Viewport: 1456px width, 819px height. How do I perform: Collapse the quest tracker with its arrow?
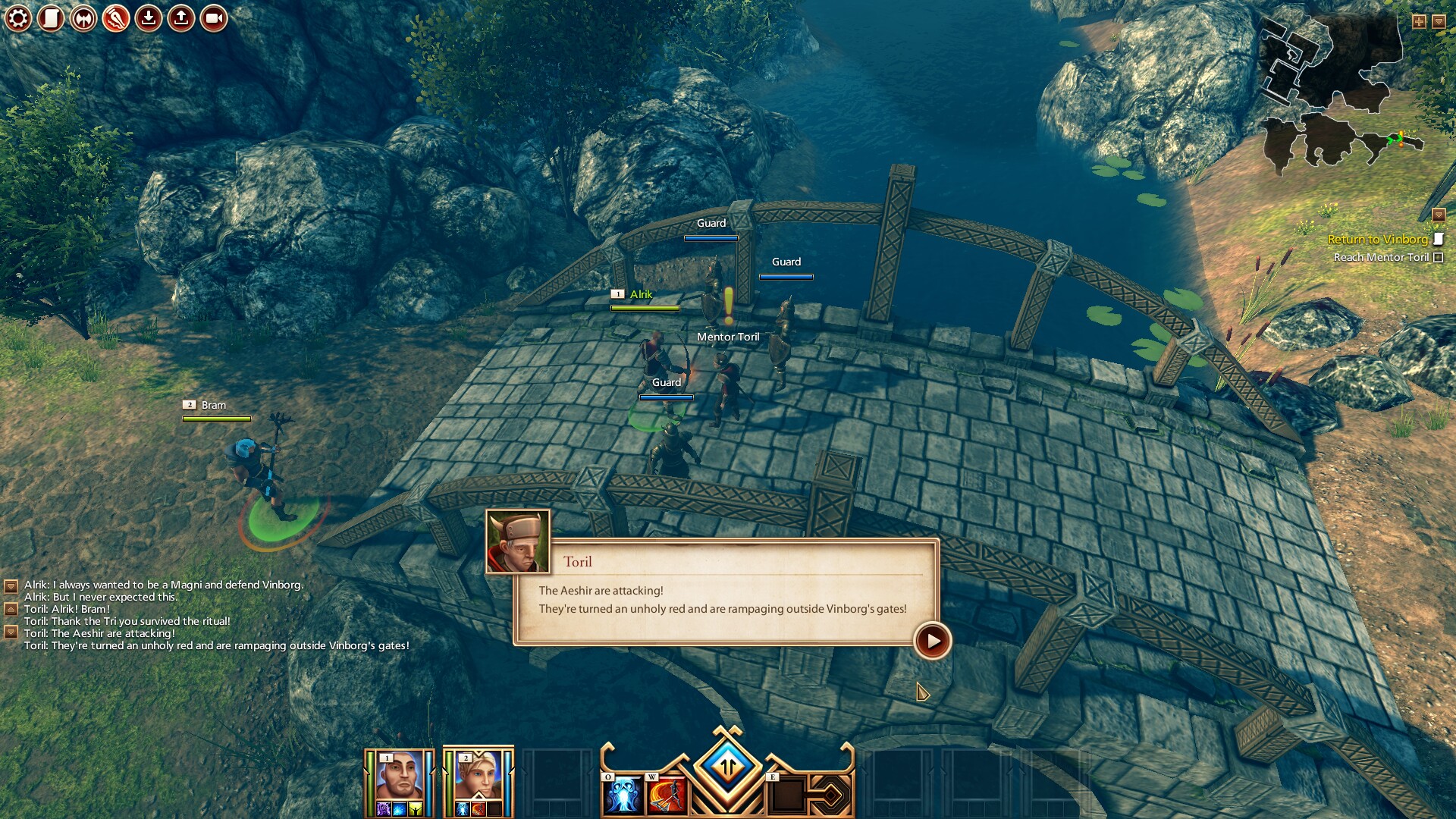(x=1439, y=215)
